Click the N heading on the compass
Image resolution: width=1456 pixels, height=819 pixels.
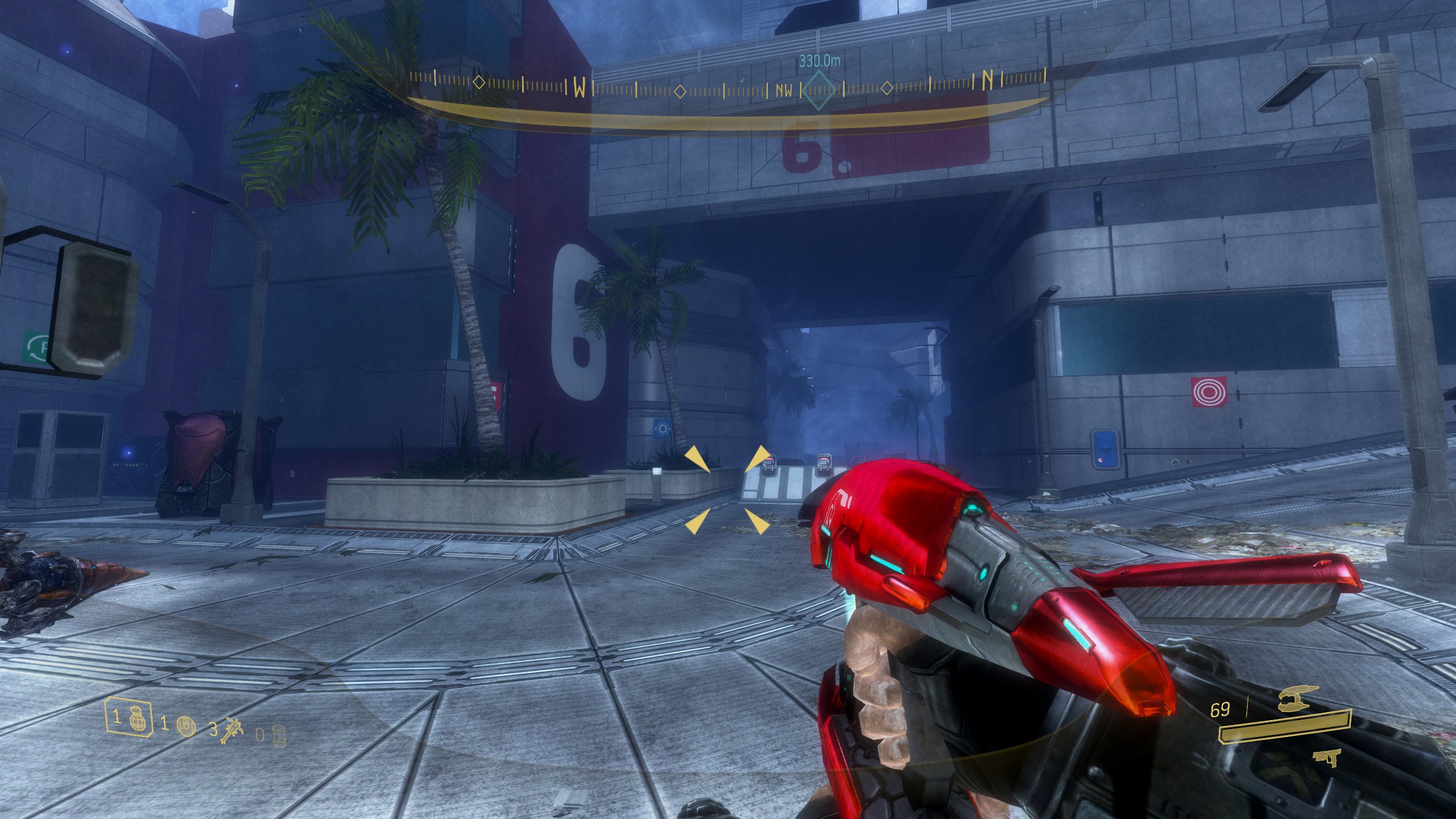[x=988, y=81]
